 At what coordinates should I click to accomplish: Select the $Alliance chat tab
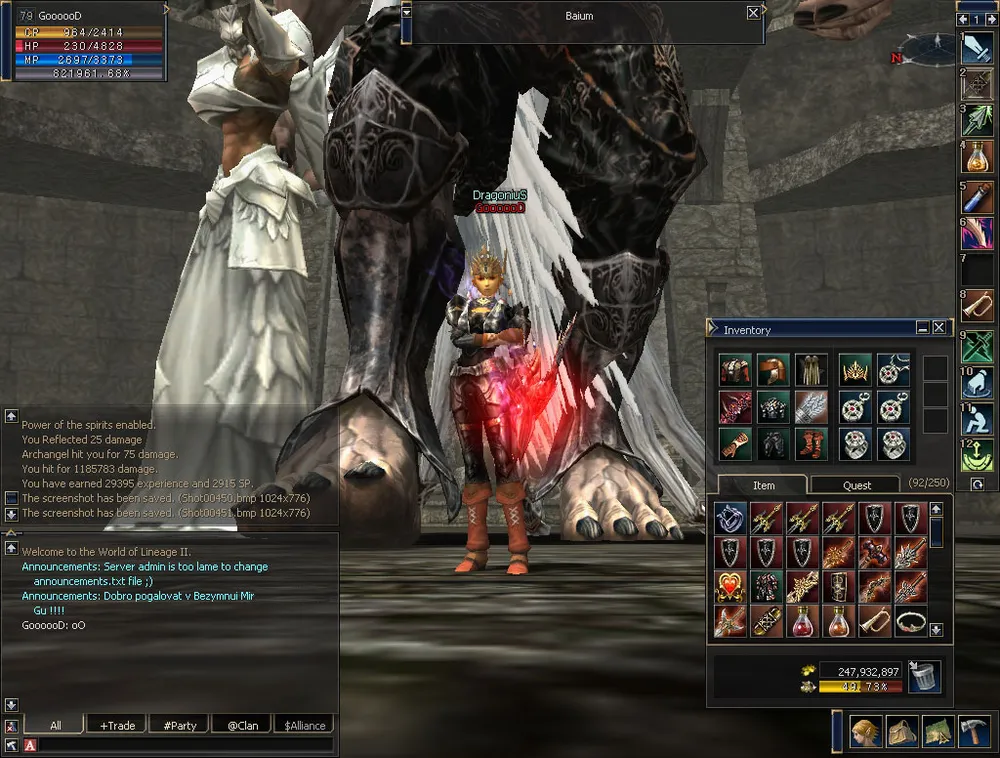[304, 725]
